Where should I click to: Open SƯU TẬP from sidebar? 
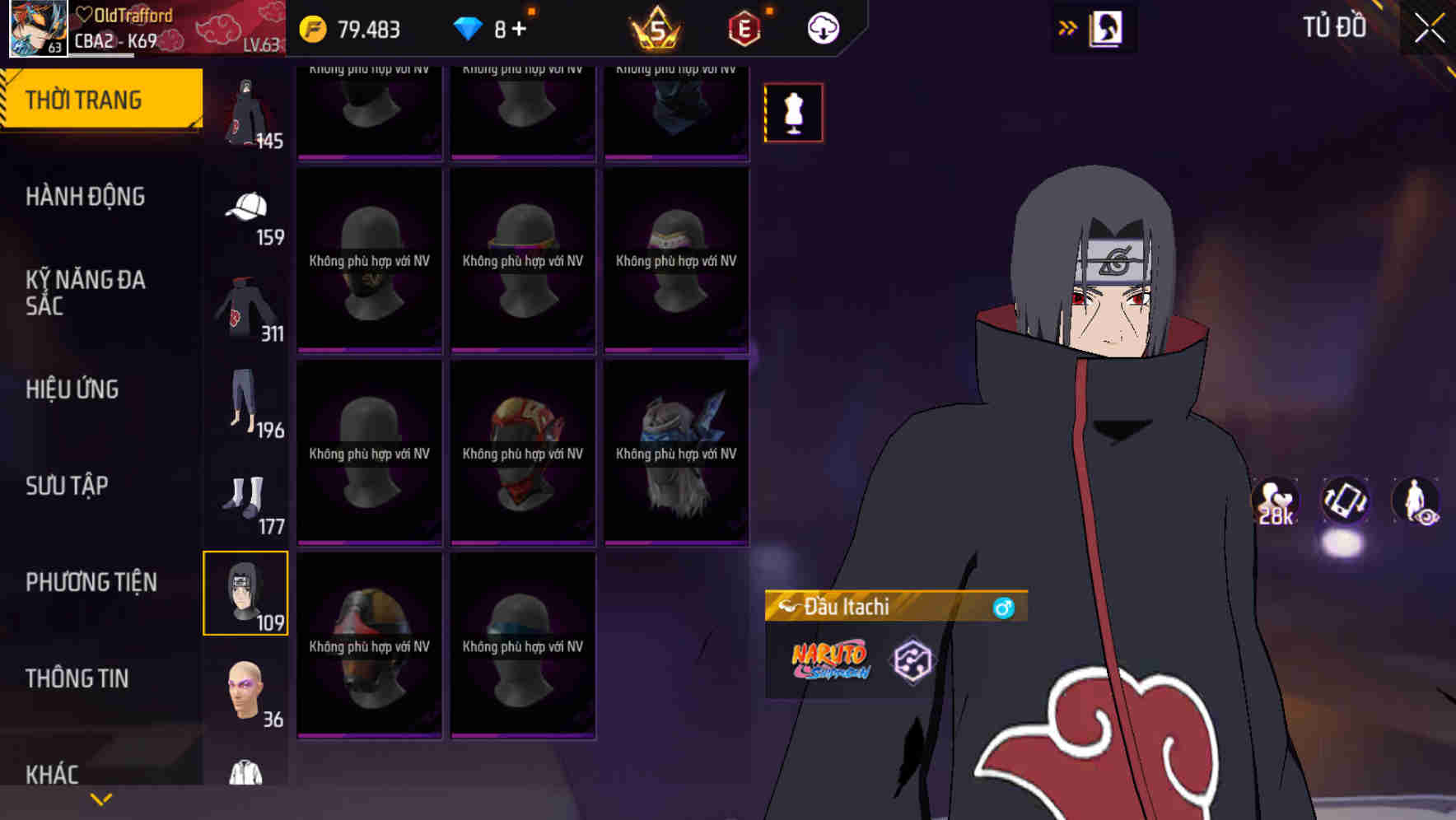(68, 486)
